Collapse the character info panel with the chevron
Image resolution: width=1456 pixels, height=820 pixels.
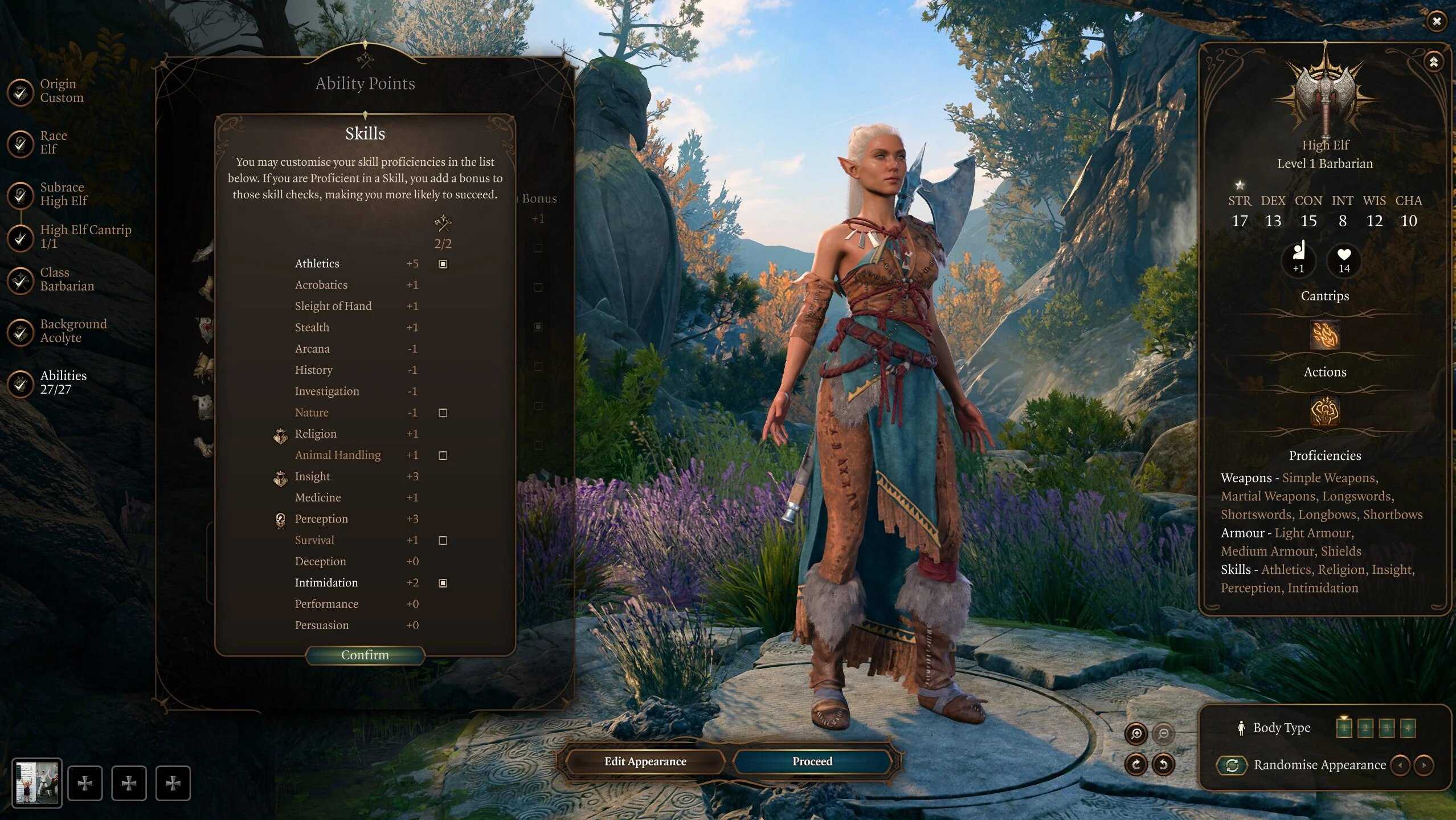(x=1434, y=62)
